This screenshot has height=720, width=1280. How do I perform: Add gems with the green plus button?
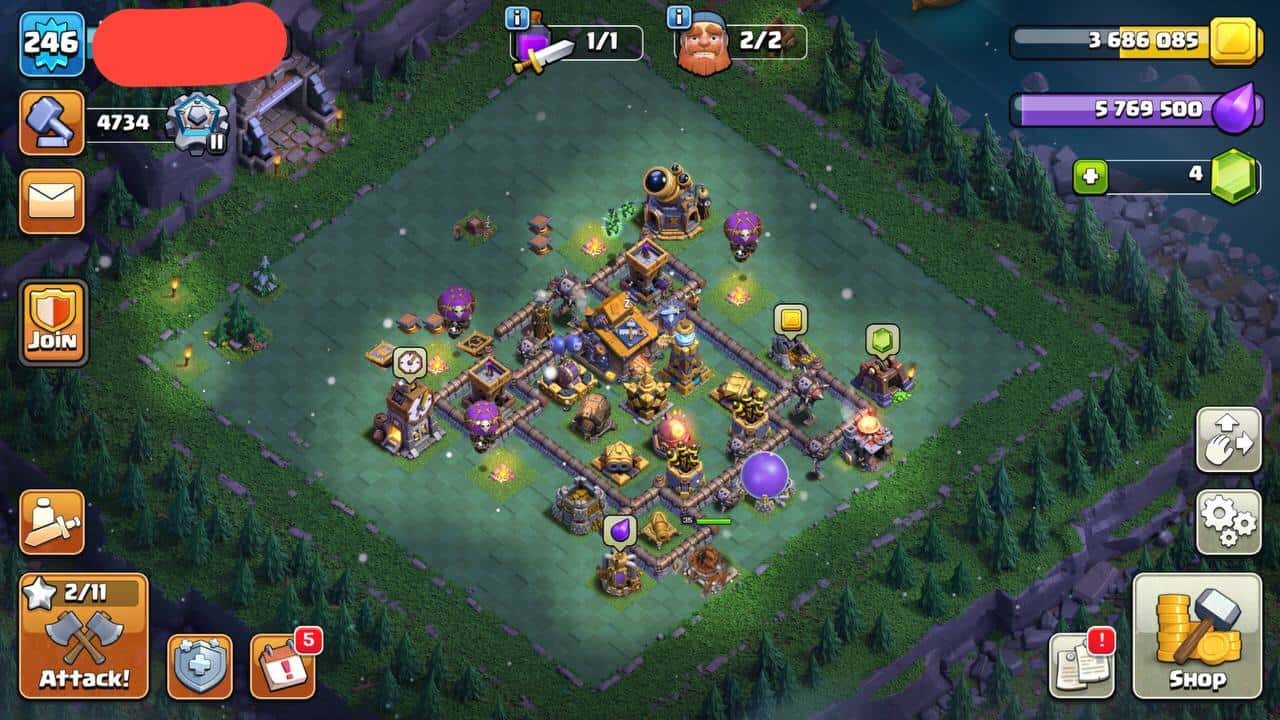point(1091,178)
